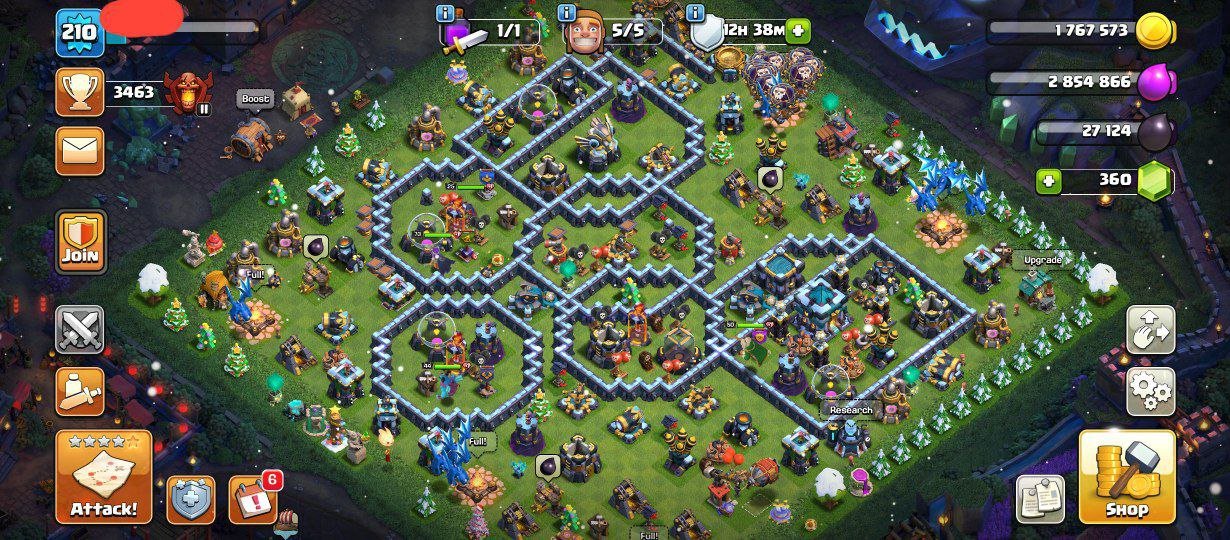Open the army overview barbarian button
1230x540 pixels.
(80, 391)
